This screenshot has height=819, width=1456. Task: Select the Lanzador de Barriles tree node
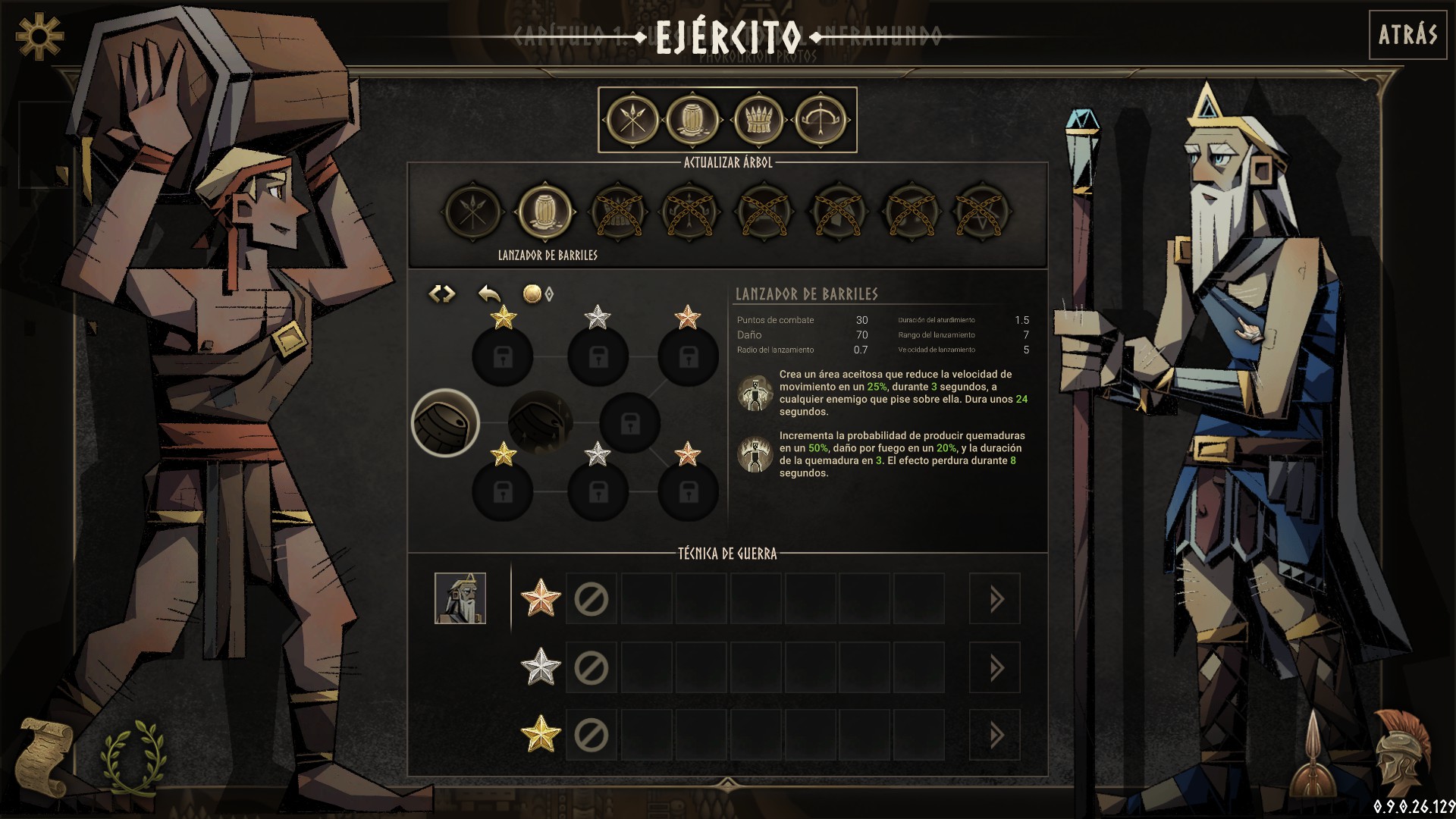click(545, 212)
